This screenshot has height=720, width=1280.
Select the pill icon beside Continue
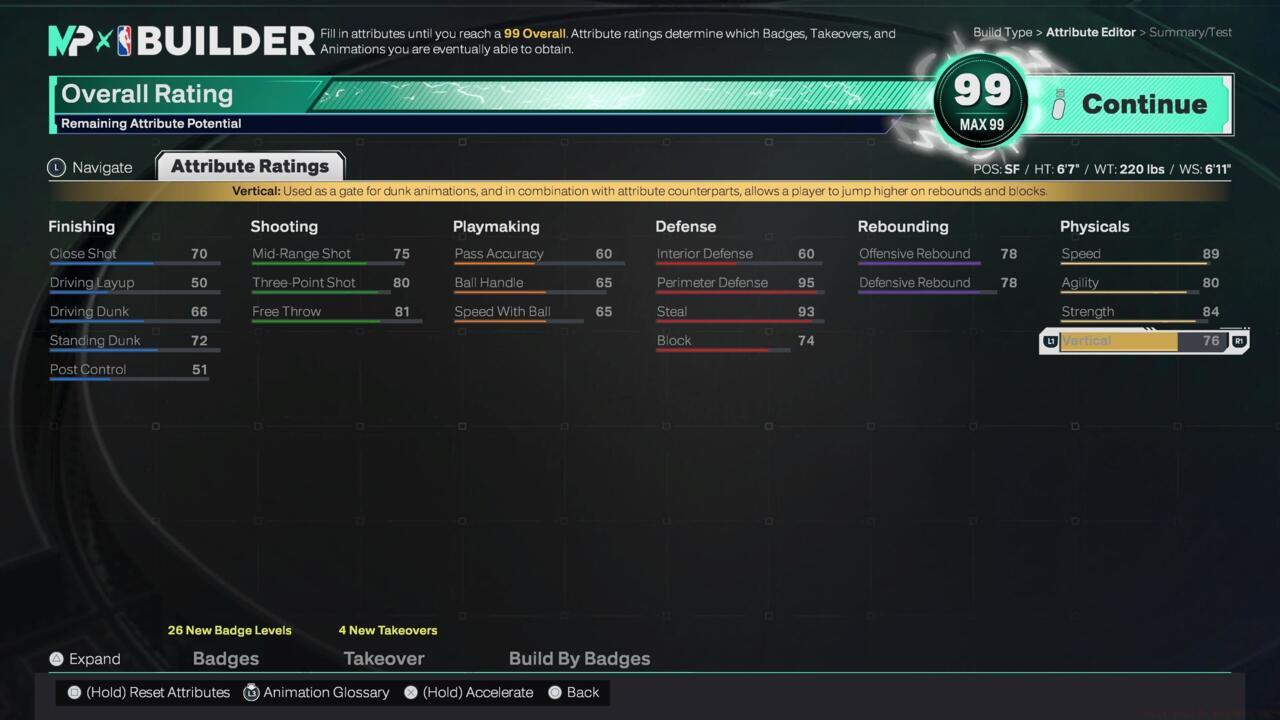pos(1058,104)
